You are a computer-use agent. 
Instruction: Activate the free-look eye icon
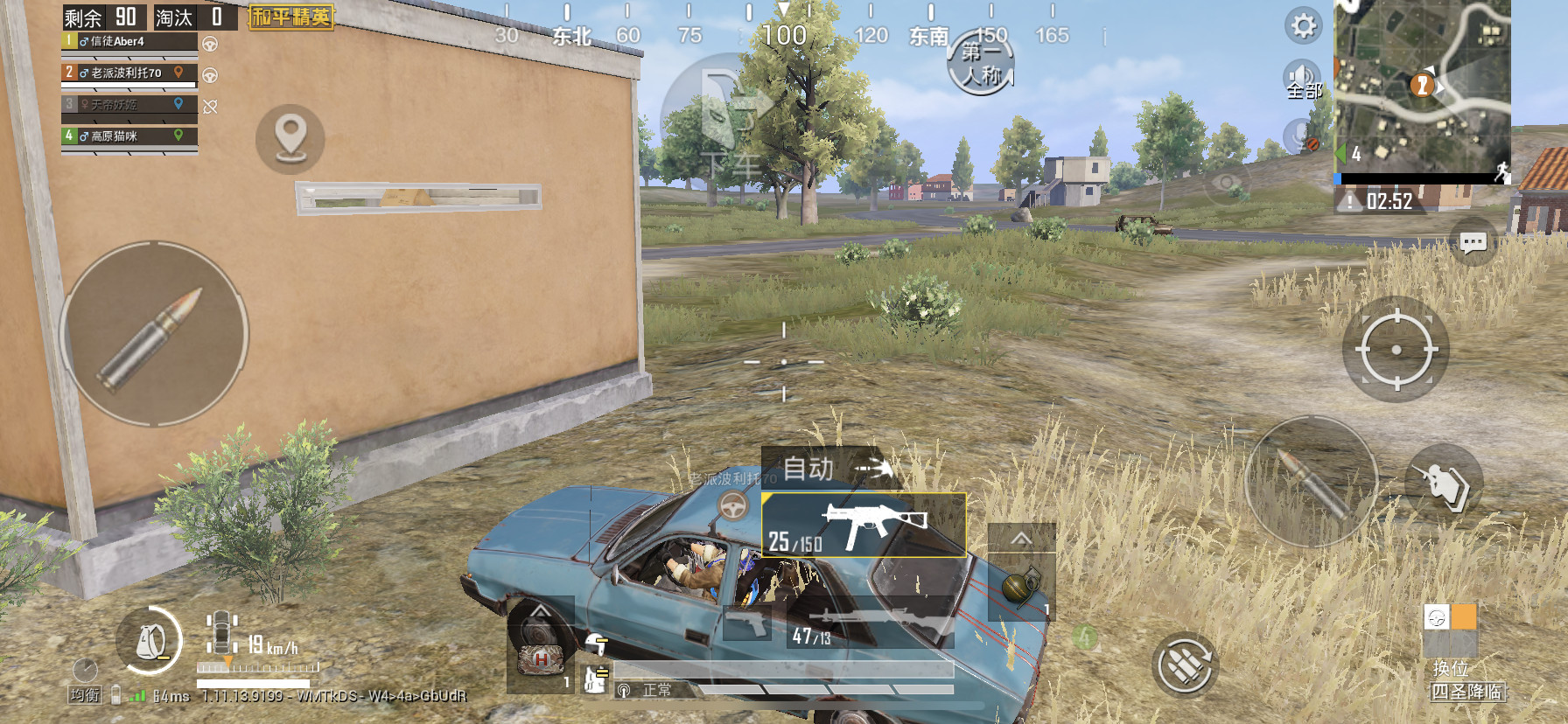1227,183
